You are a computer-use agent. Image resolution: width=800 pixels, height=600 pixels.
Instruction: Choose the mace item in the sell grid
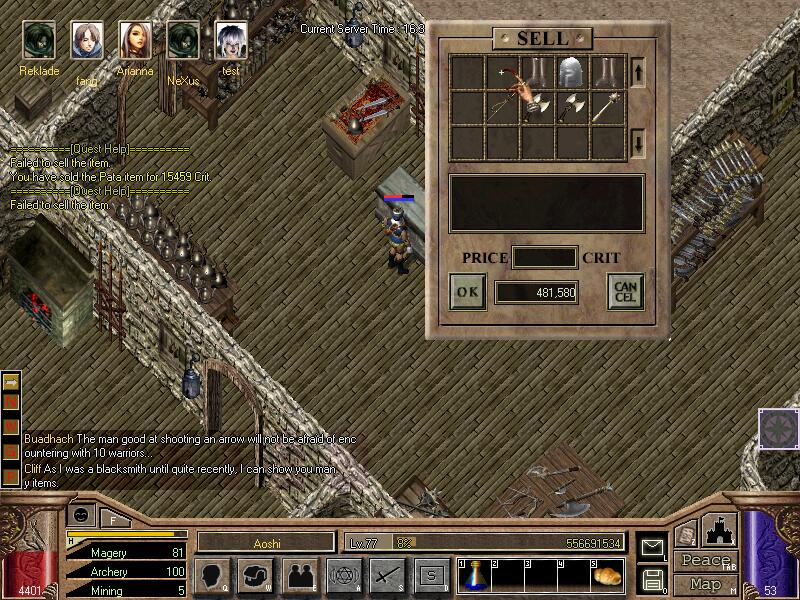(x=607, y=107)
